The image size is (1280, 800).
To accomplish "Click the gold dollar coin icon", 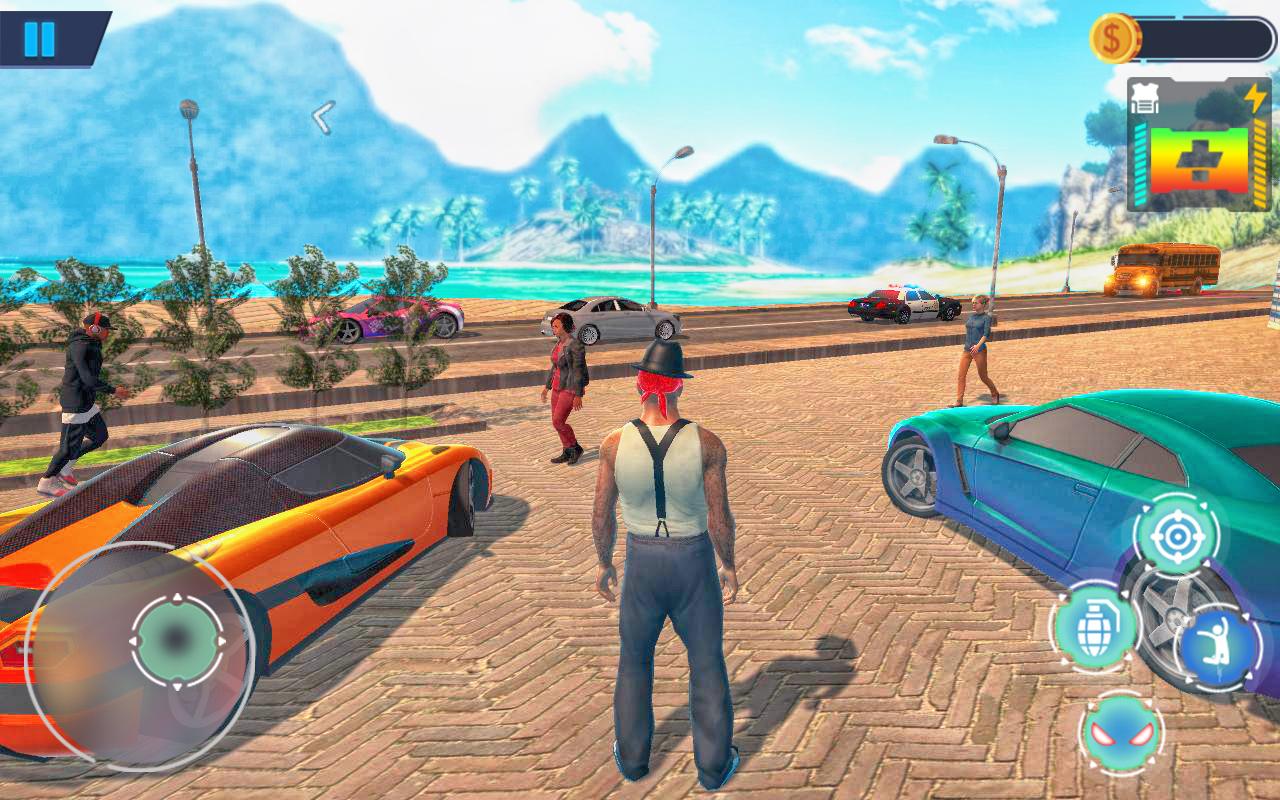I will point(1114,39).
